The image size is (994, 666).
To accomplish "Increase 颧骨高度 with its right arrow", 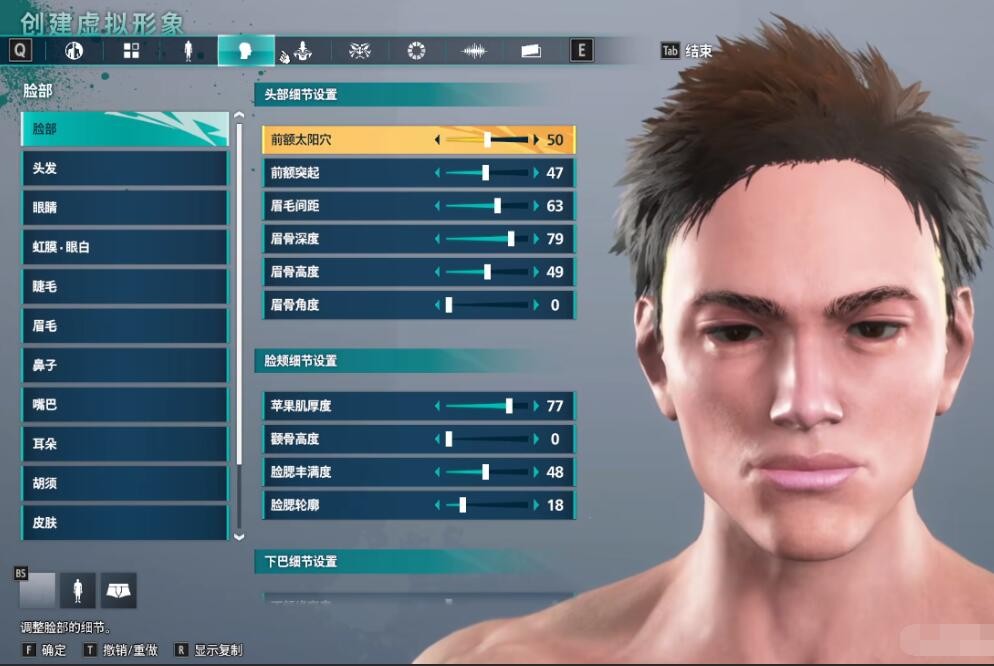I will pyautogui.click(x=536, y=439).
